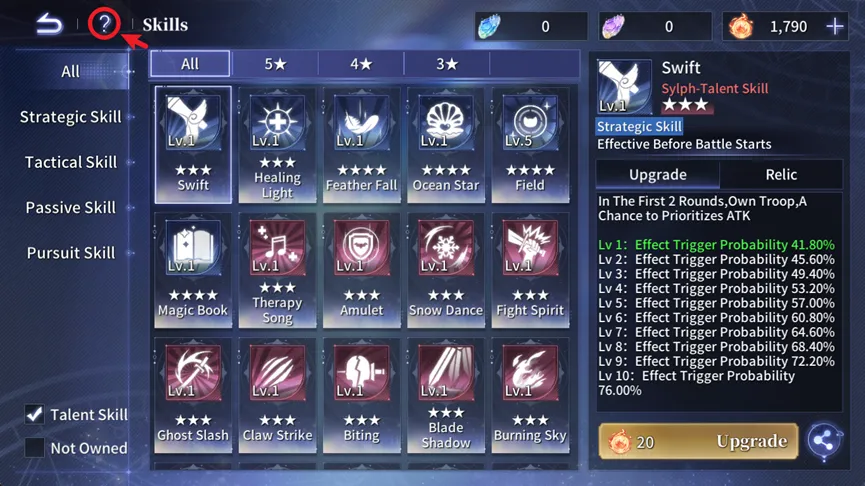The width and height of the screenshot is (865, 486).
Task: Open the question mark help button
Action: pyautogui.click(x=104, y=25)
